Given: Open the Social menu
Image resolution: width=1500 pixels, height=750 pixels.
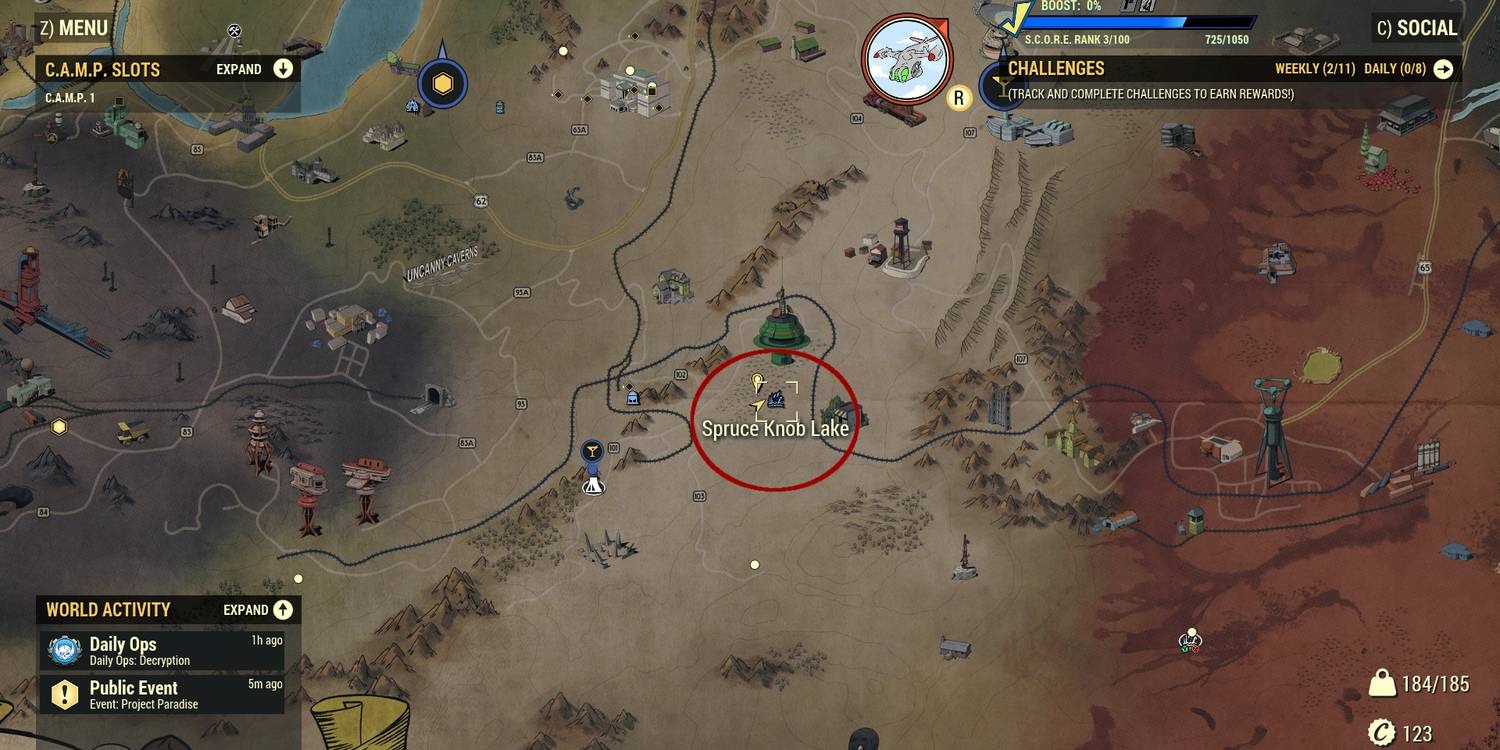Looking at the screenshot, I should tap(1416, 28).
